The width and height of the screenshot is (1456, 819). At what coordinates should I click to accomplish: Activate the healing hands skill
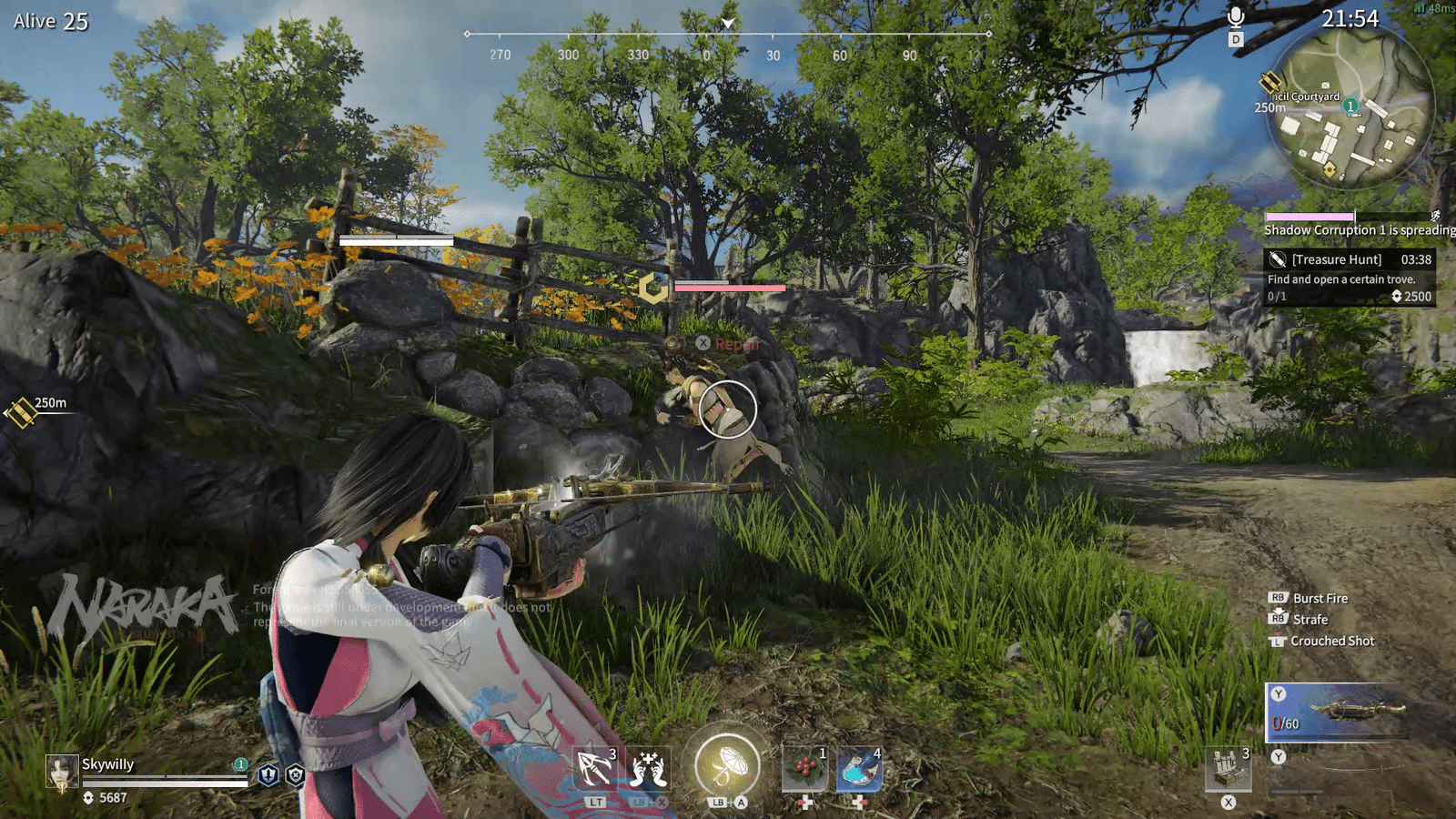pyautogui.click(x=648, y=769)
